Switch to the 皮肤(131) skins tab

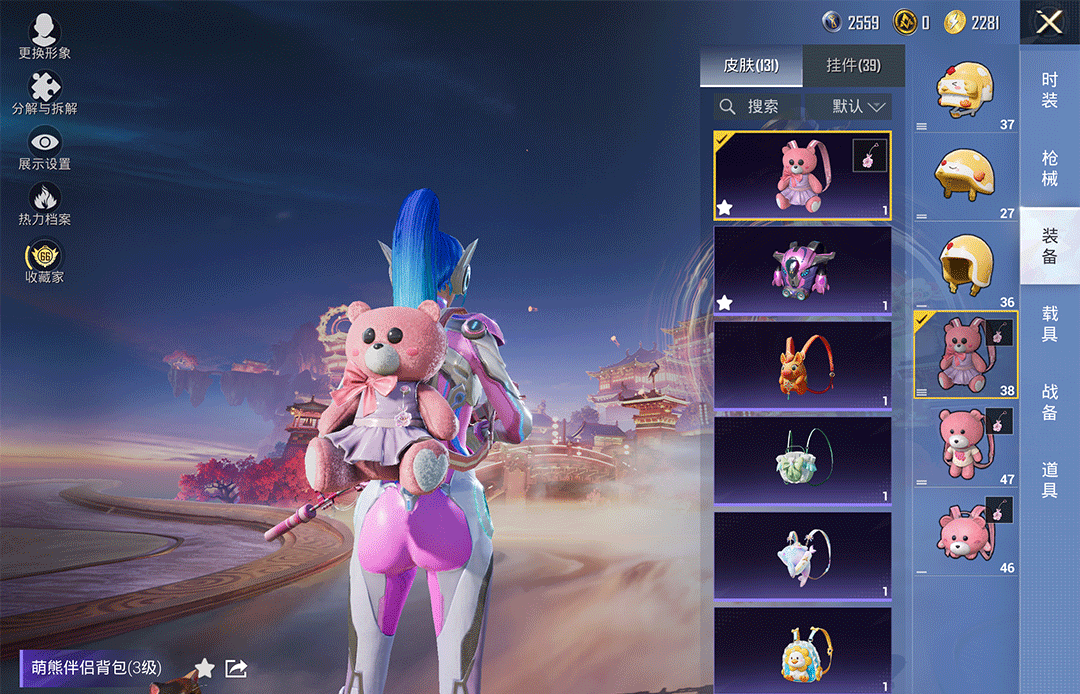pyautogui.click(x=751, y=66)
